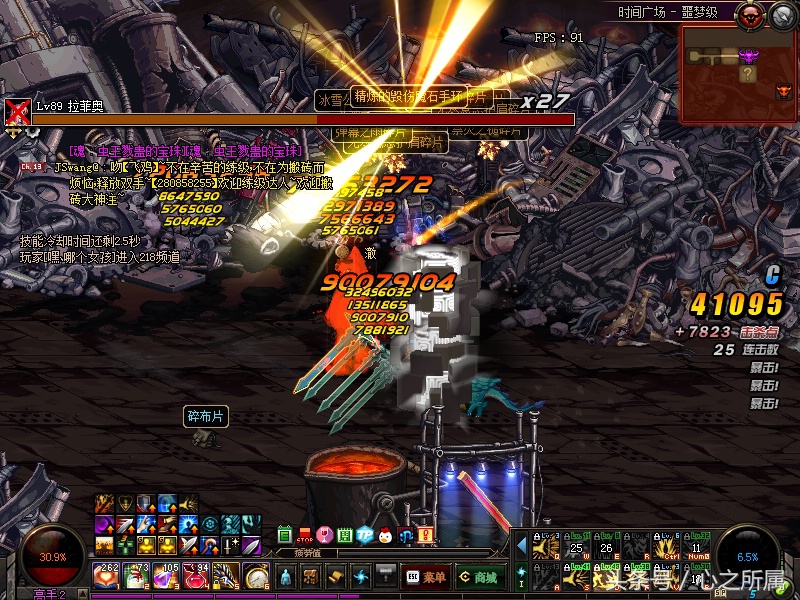Open the treasure chest inventory icon
The height and width of the screenshot is (600, 800).
311,577
